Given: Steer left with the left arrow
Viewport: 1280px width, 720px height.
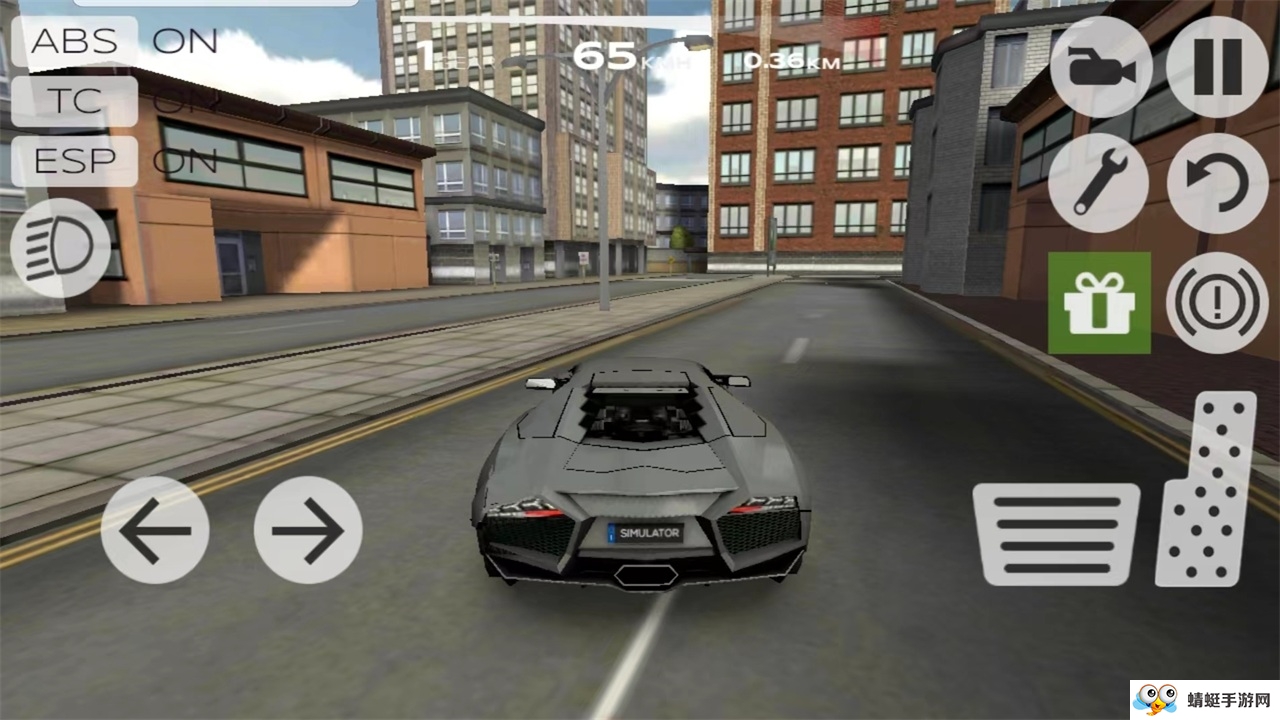Looking at the screenshot, I should (x=155, y=529).
